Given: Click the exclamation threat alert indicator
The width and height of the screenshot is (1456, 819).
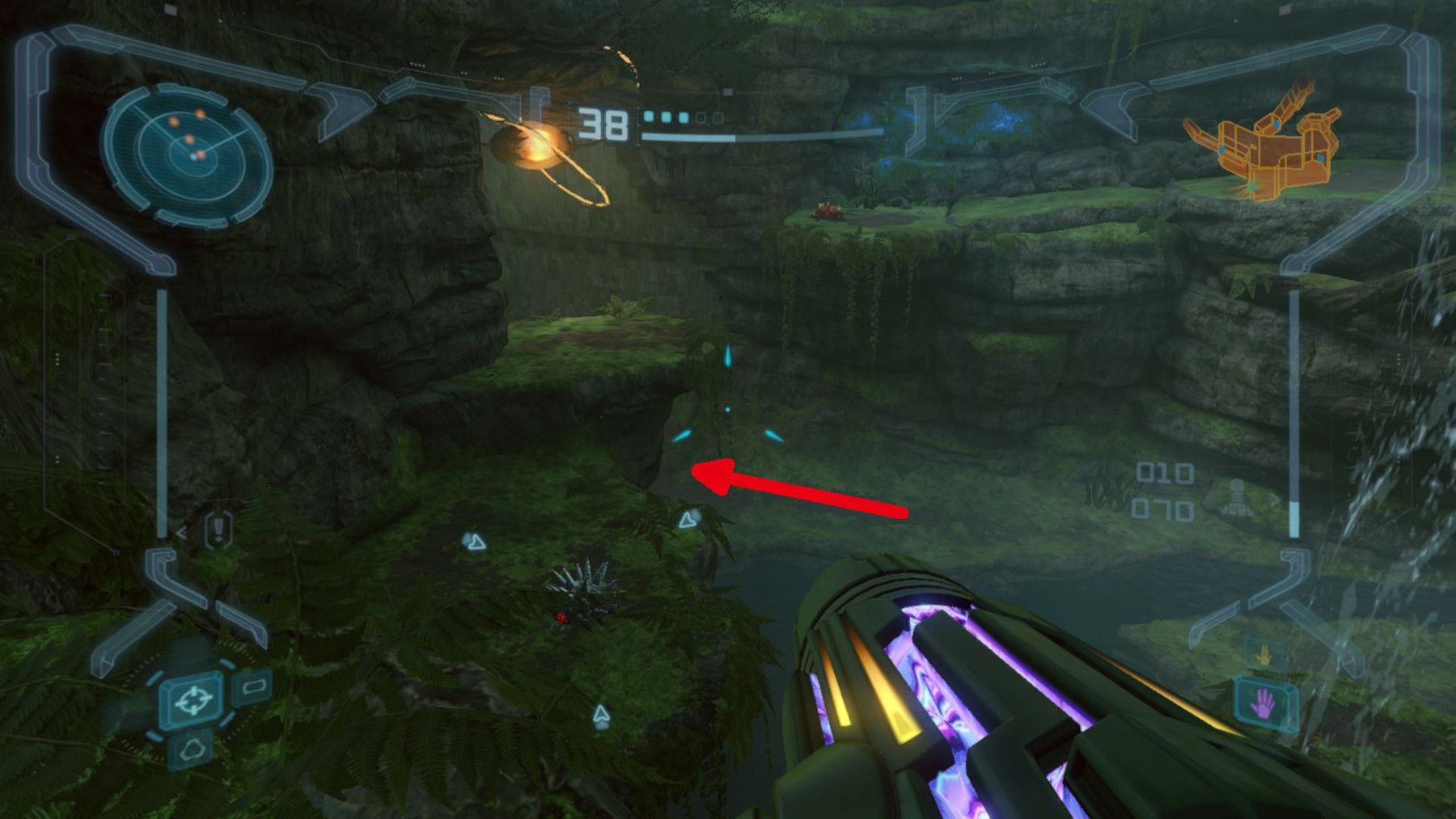Looking at the screenshot, I should click(x=219, y=530).
